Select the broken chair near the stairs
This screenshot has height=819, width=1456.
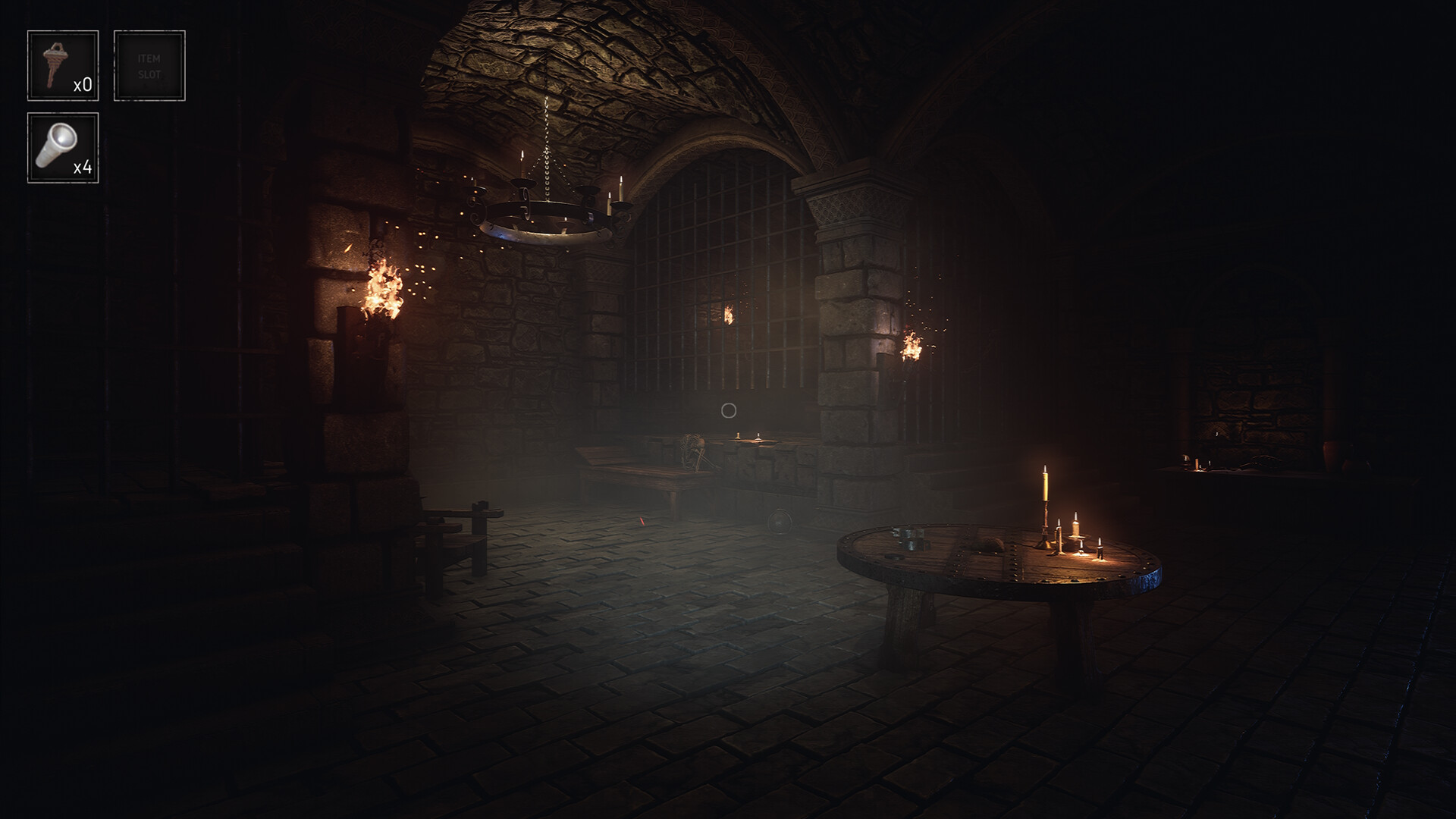pyautogui.click(x=455, y=531)
